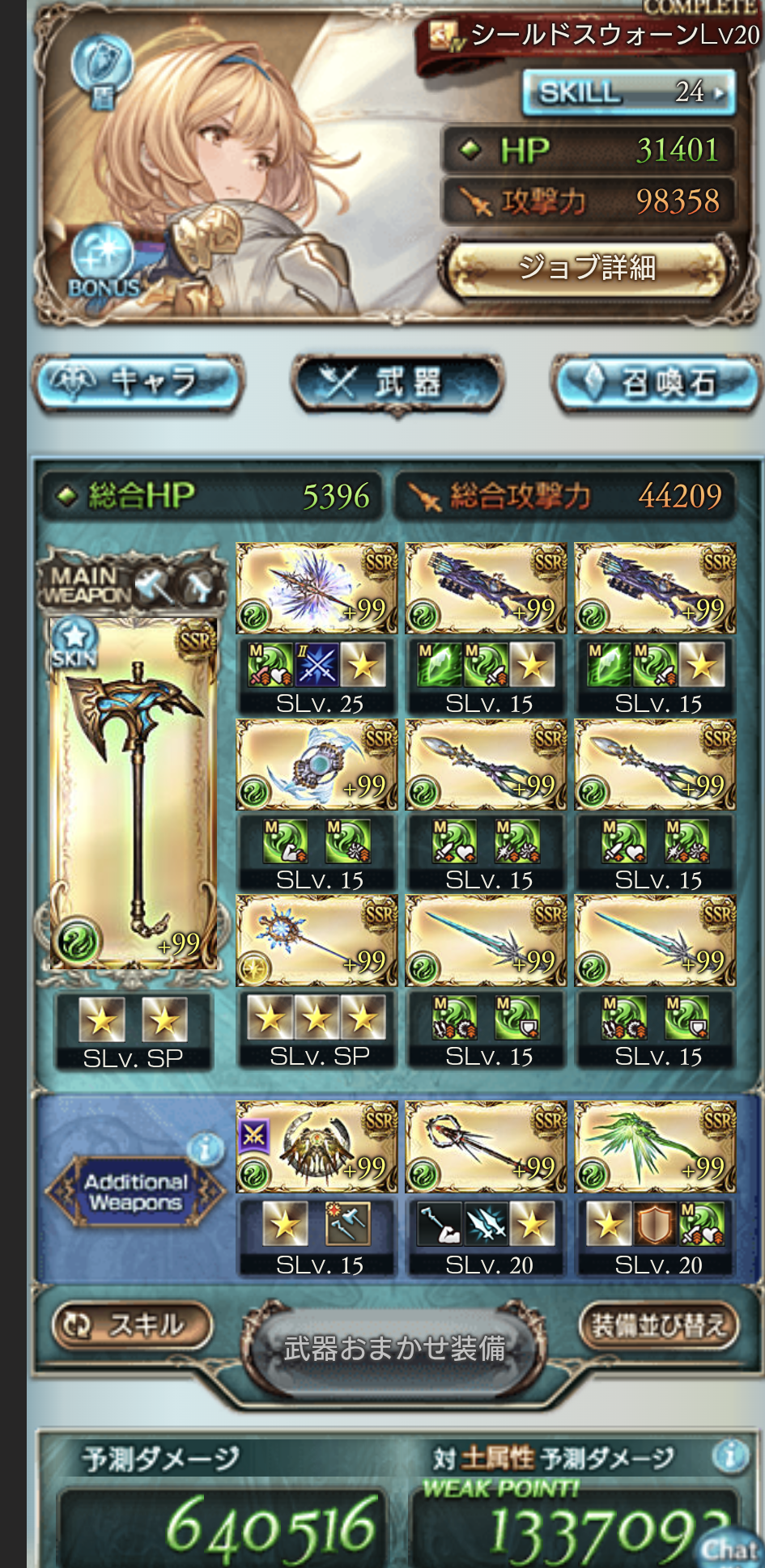Choose the green feathered additional weapon
The width and height of the screenshot is (765, 1568).
point(655,1147)
